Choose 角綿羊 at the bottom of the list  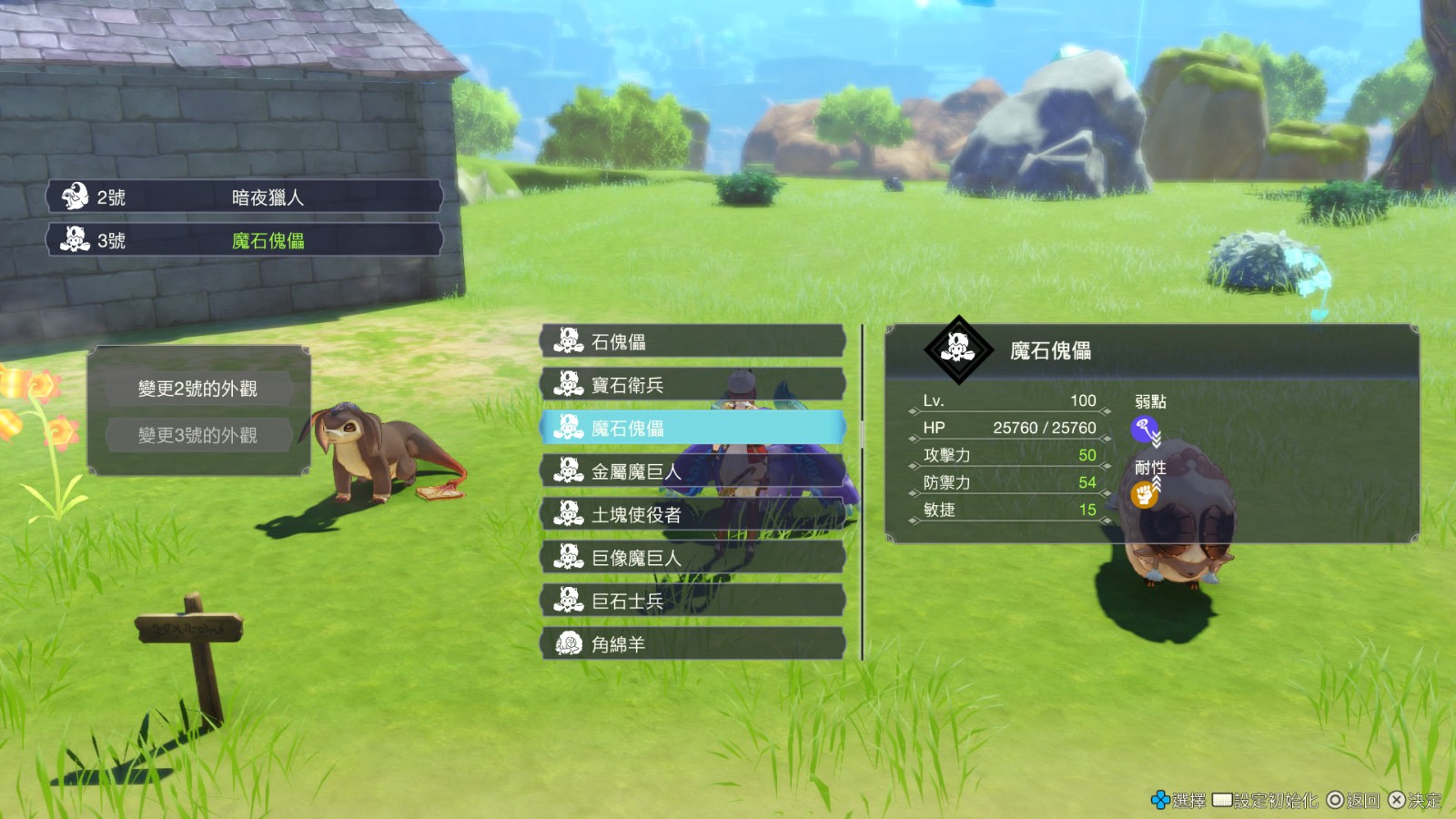693,643
